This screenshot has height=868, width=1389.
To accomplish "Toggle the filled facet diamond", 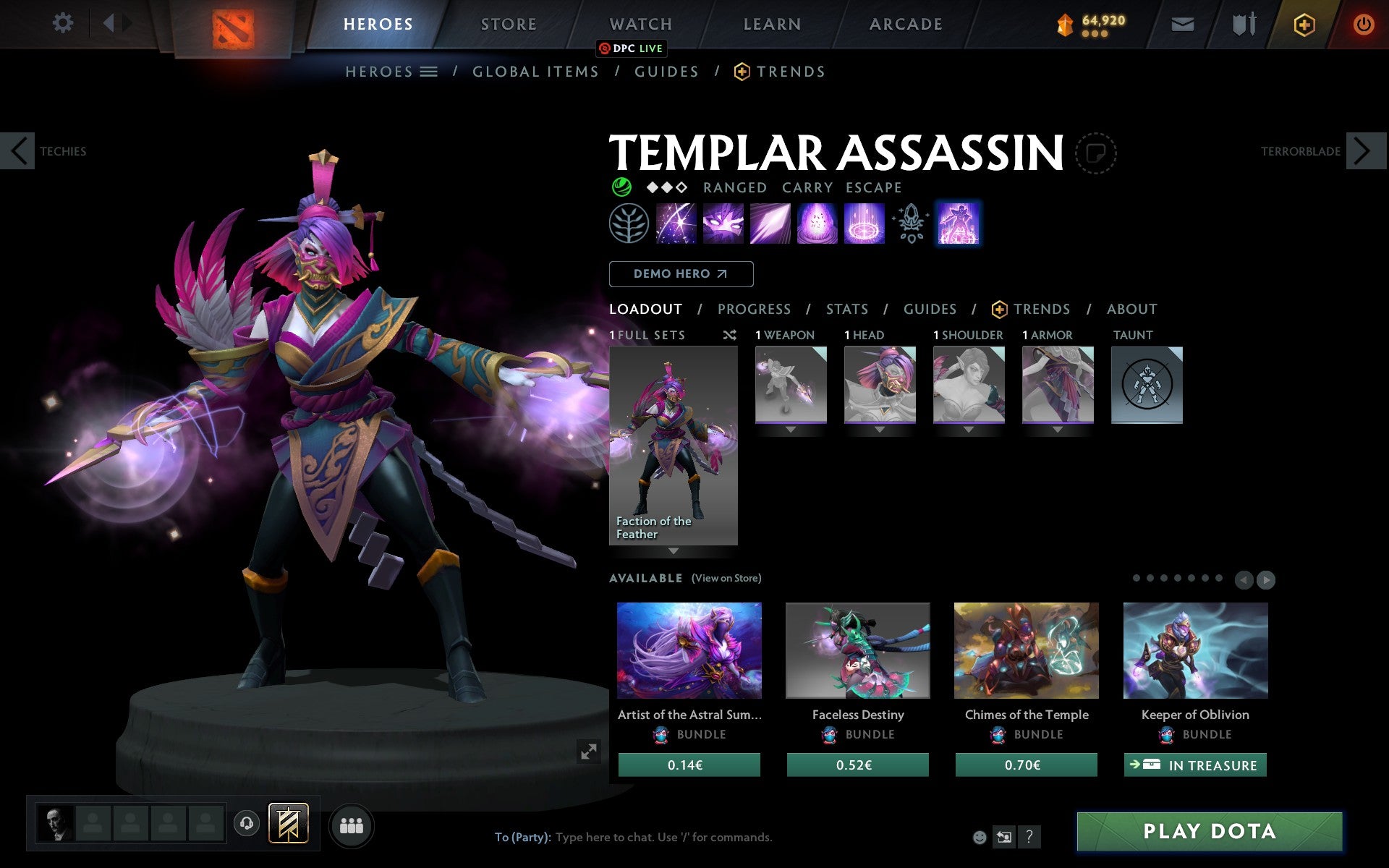I will [x=651, y=187].
